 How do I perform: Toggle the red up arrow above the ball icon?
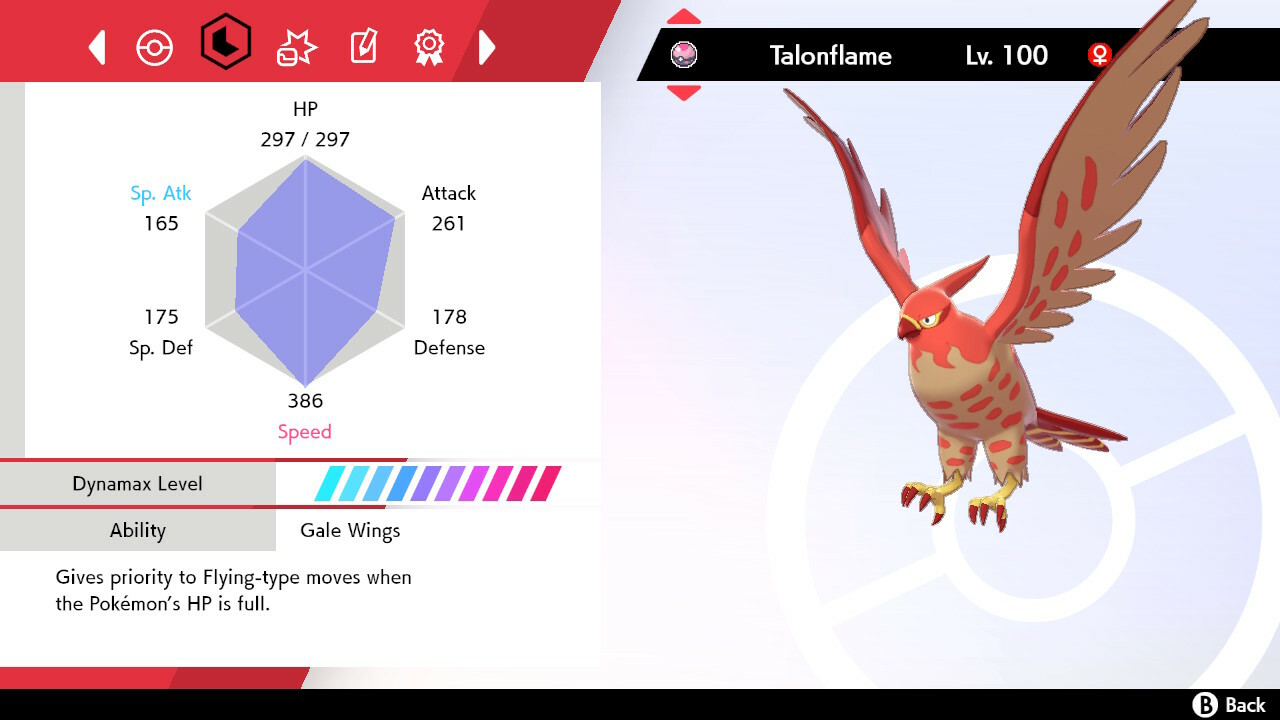click(684, 15)
